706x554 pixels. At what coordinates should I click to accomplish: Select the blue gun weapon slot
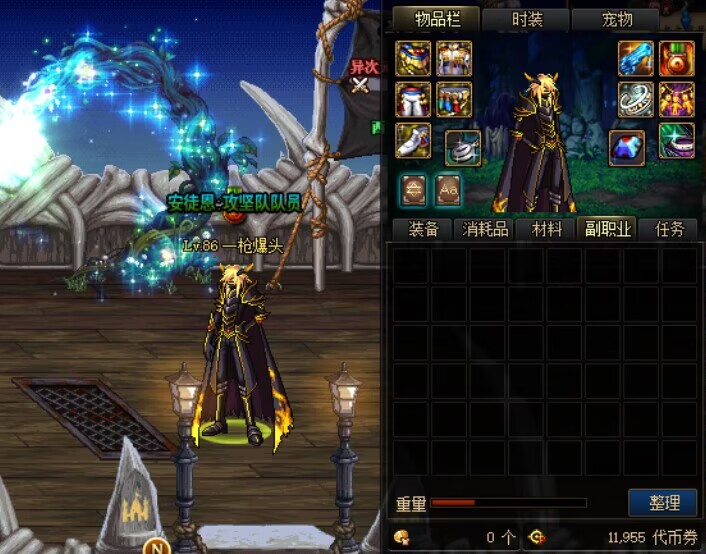635,59
